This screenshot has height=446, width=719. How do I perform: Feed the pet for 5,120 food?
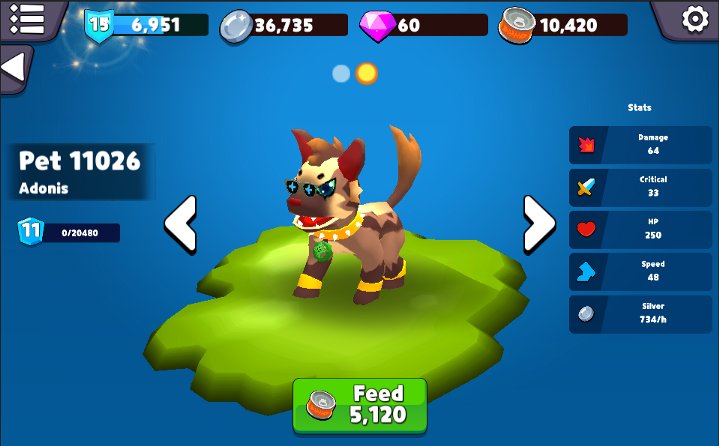[360, 405]
